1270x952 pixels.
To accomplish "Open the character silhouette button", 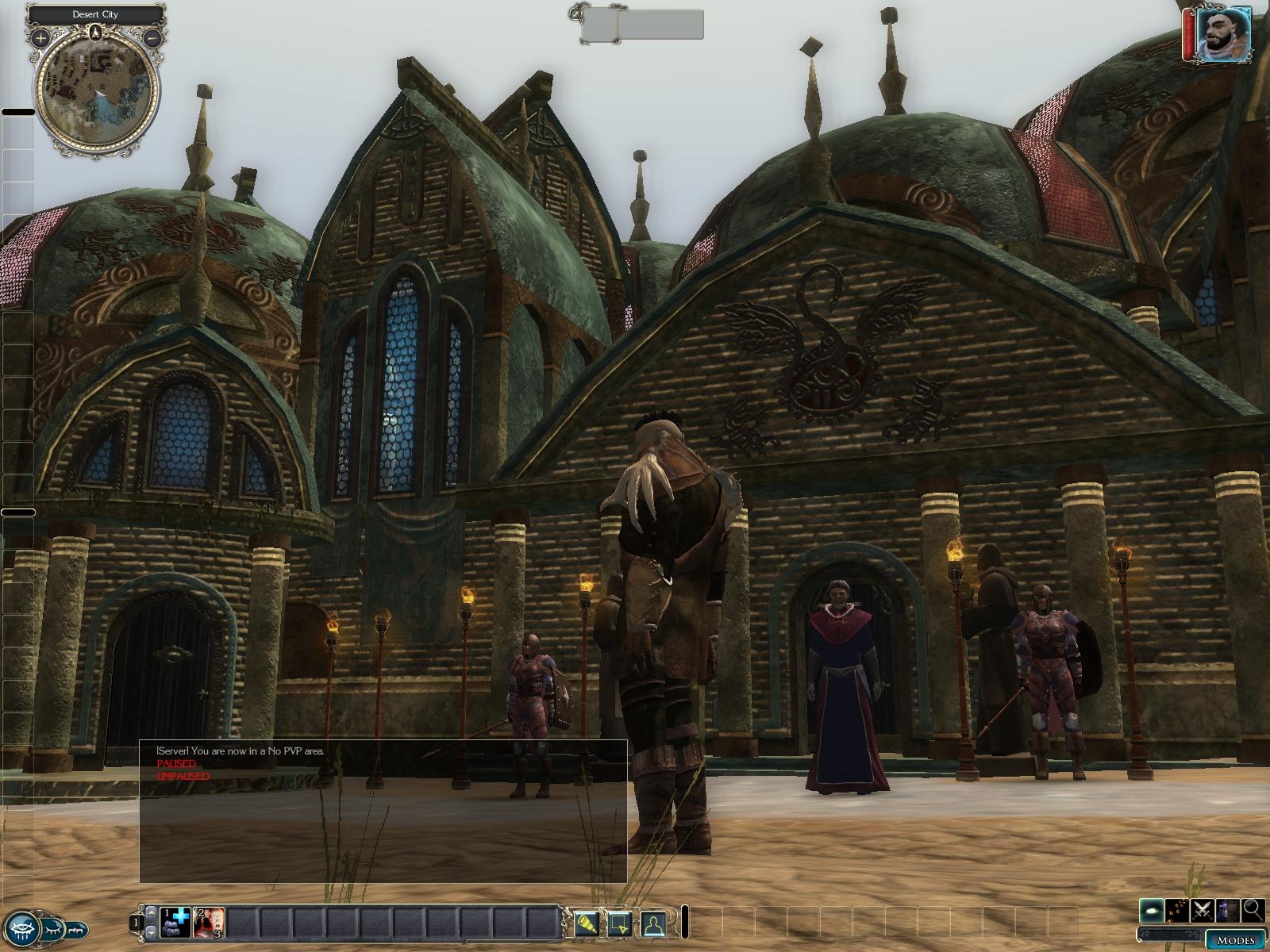I will 652,923.
